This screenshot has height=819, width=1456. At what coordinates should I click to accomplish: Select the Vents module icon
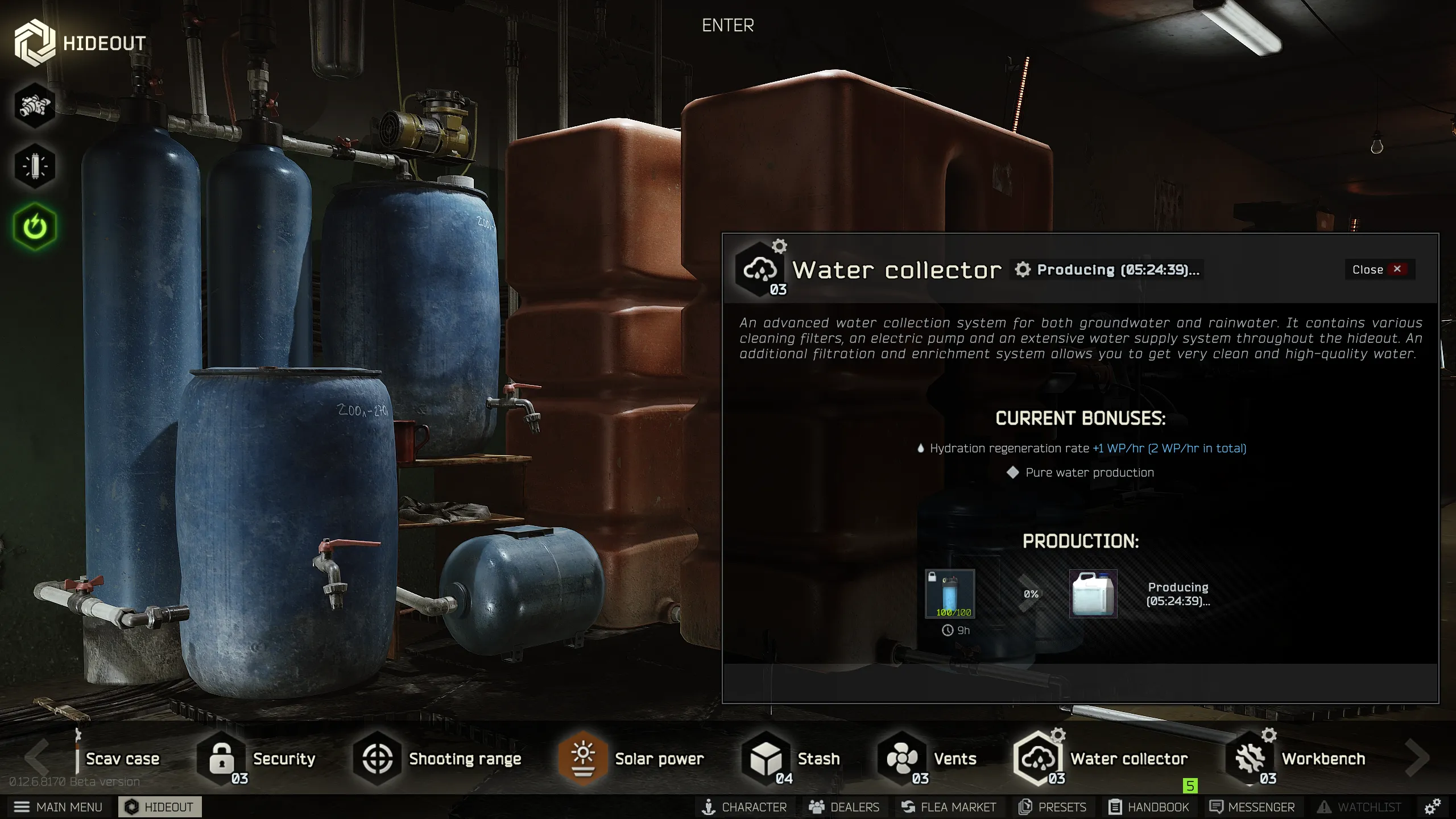(x=901, y=758)
